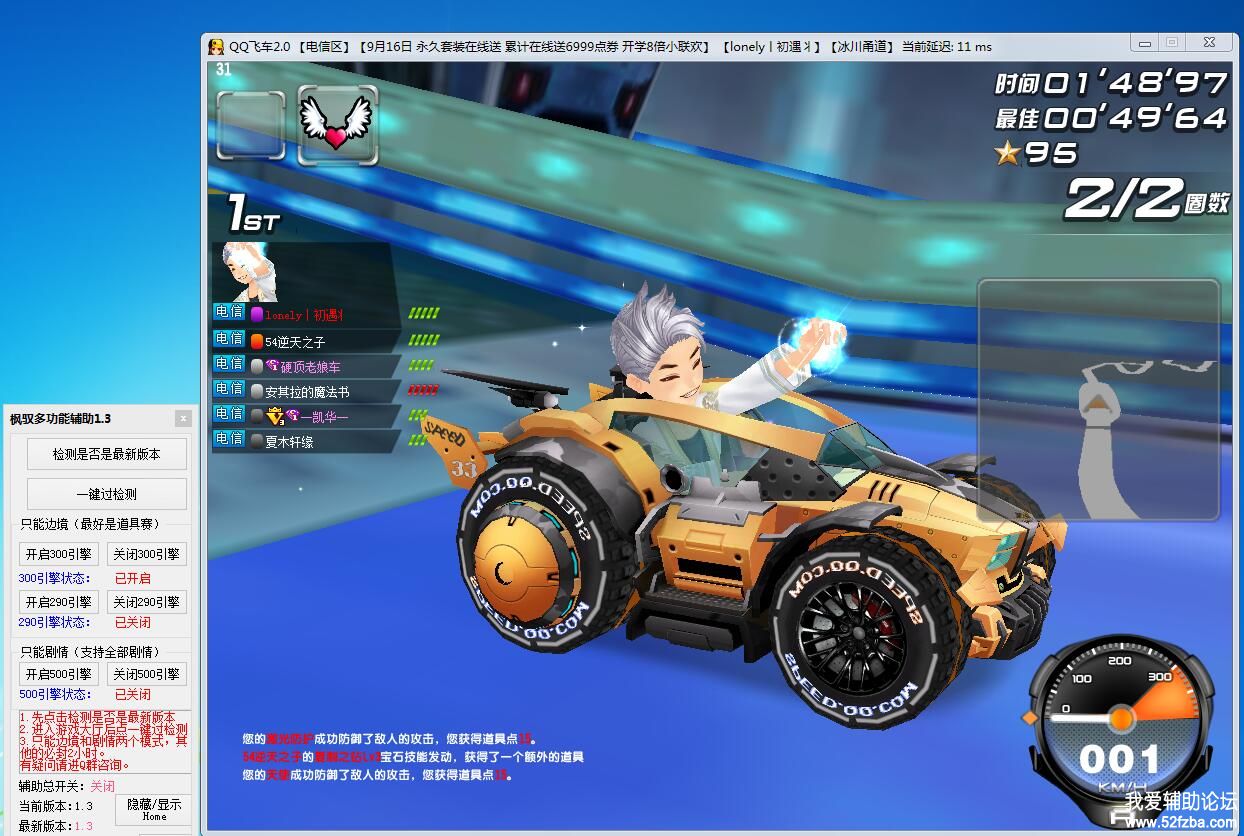The height and width of the screenshot is (836, 1244).
Task: Use the winged heart item slot
Action: 337,125
